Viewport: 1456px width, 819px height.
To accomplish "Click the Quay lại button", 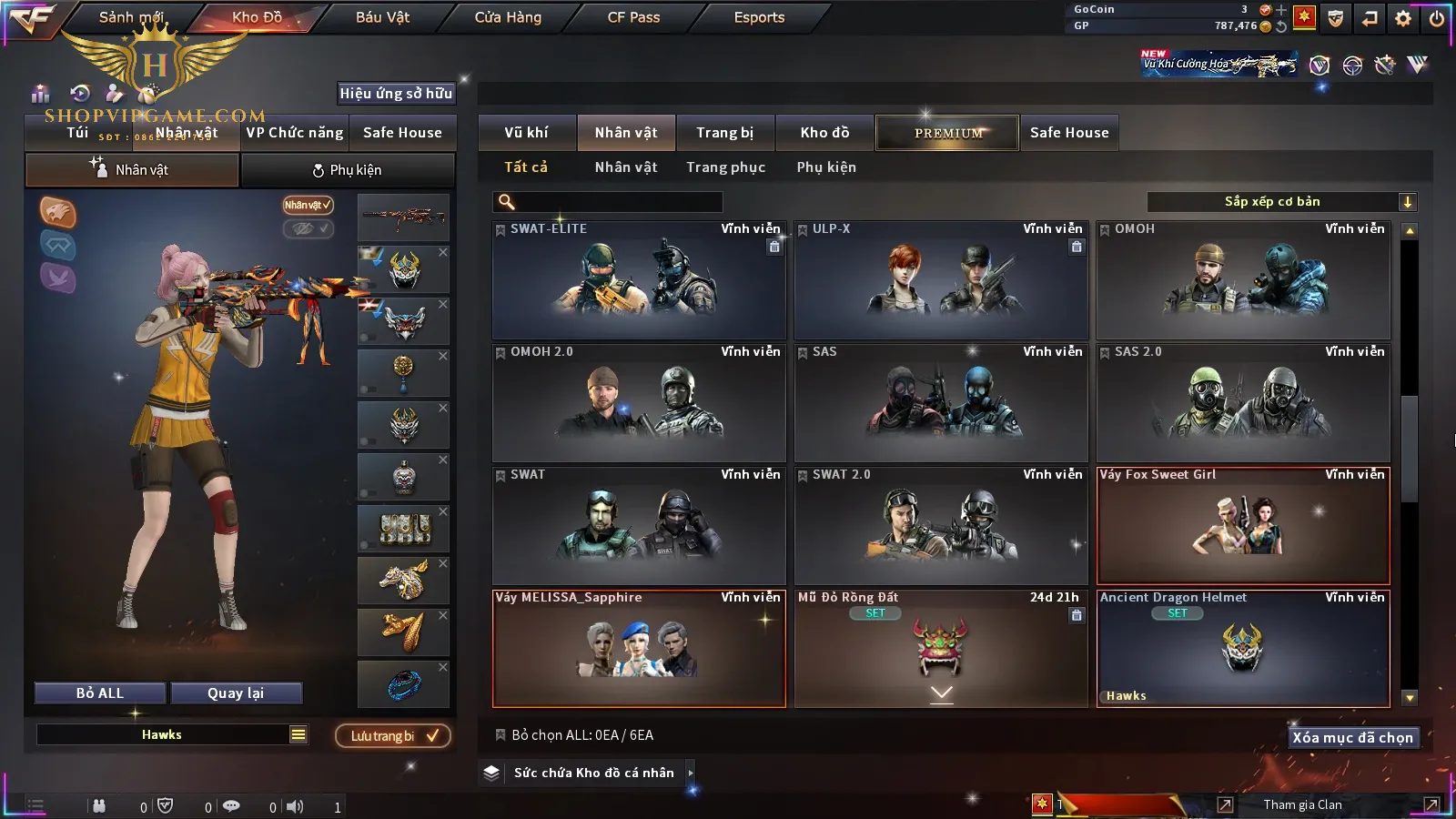I will tap(236, 693).
